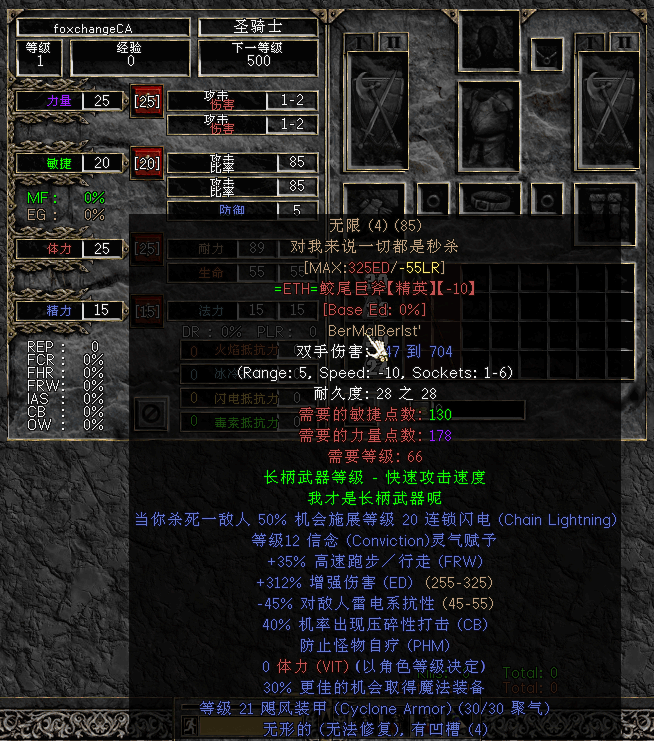
Task: Switch left hand to weapon set II
Action: [392, 40]
